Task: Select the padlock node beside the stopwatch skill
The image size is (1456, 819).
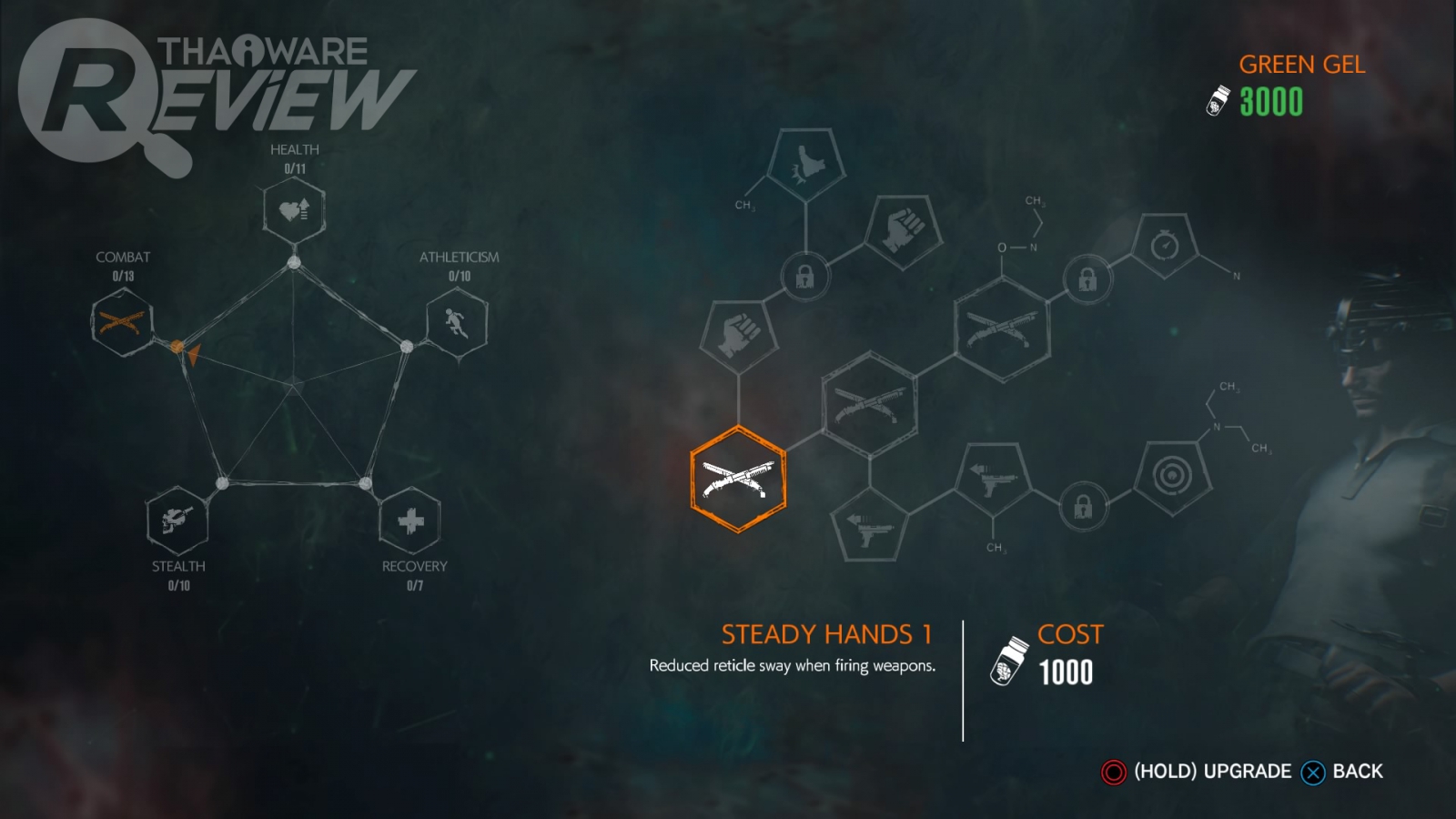Action: (x=1087, y=279)
